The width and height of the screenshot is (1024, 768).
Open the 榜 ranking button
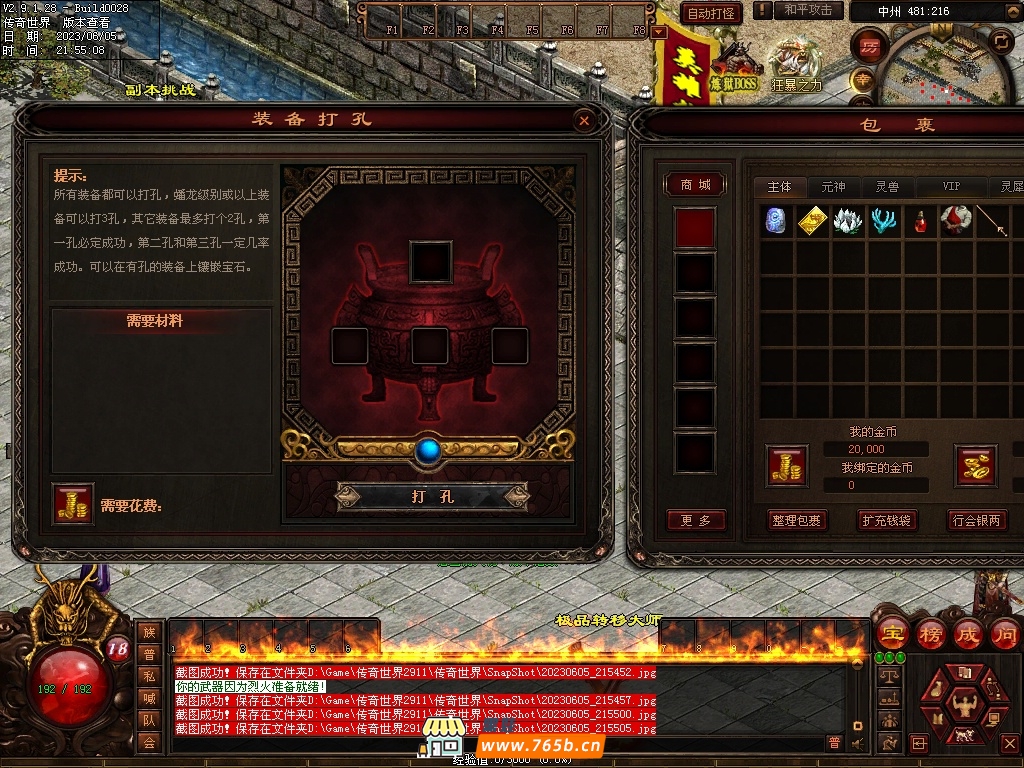[x=930, y=634]
